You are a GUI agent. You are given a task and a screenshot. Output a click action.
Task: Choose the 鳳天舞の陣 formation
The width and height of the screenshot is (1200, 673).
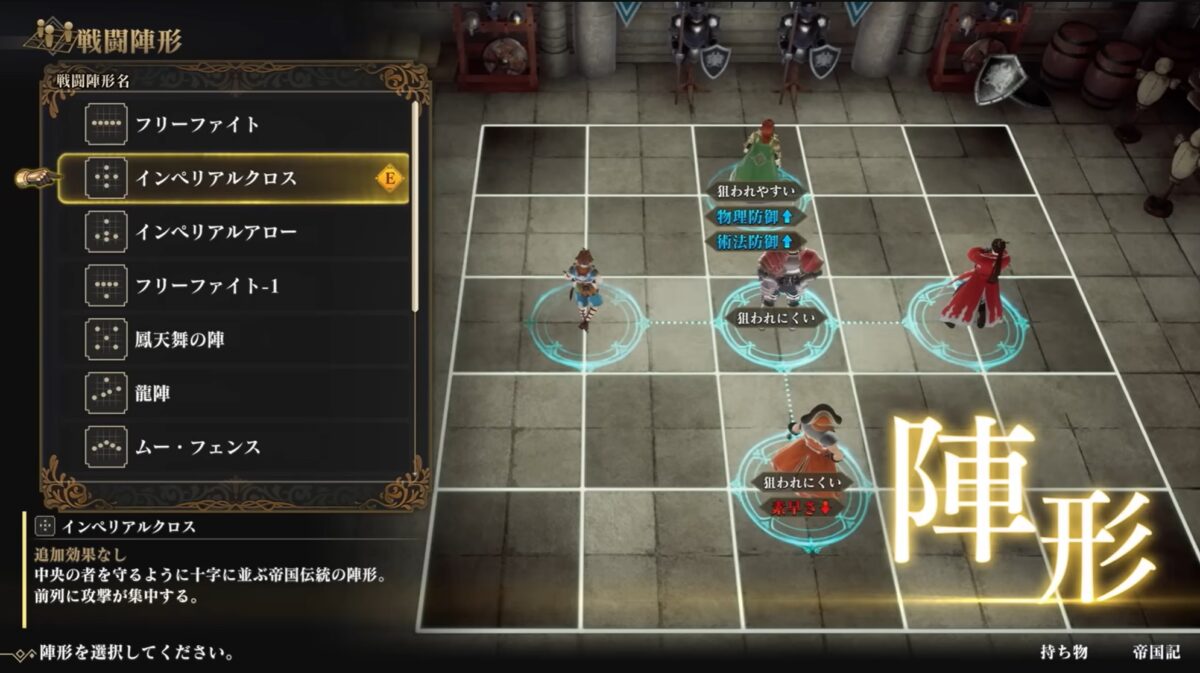click(180, 340)
